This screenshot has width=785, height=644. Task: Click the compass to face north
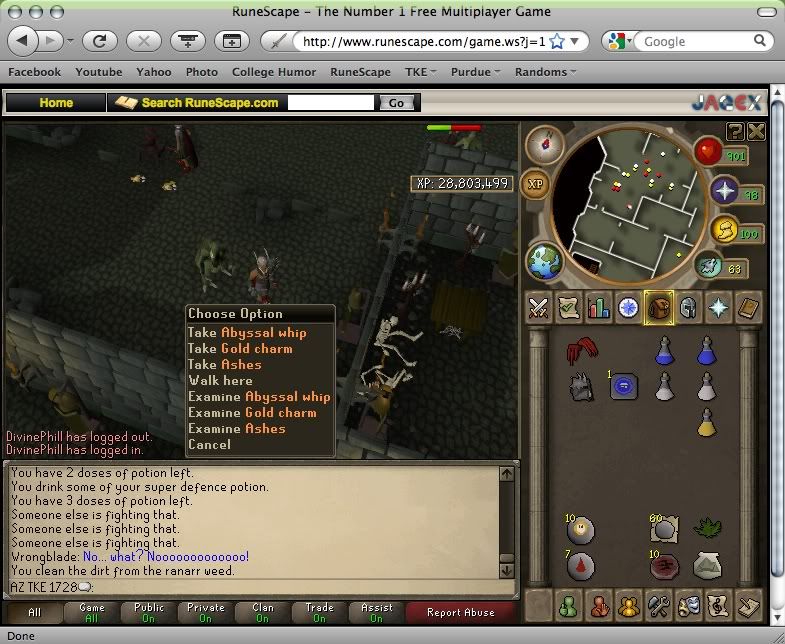545,143
